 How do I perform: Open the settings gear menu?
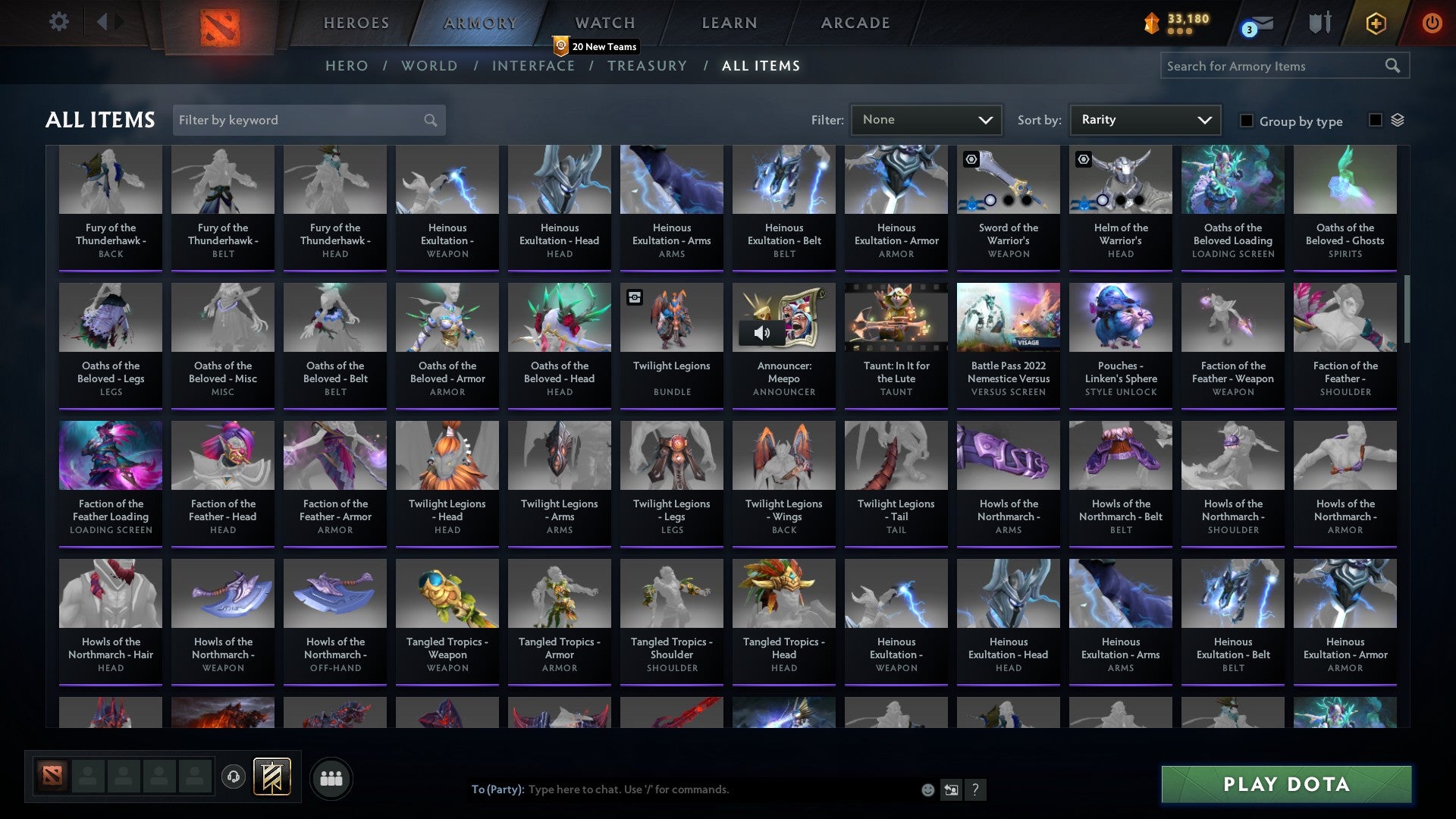pos(58,22)
